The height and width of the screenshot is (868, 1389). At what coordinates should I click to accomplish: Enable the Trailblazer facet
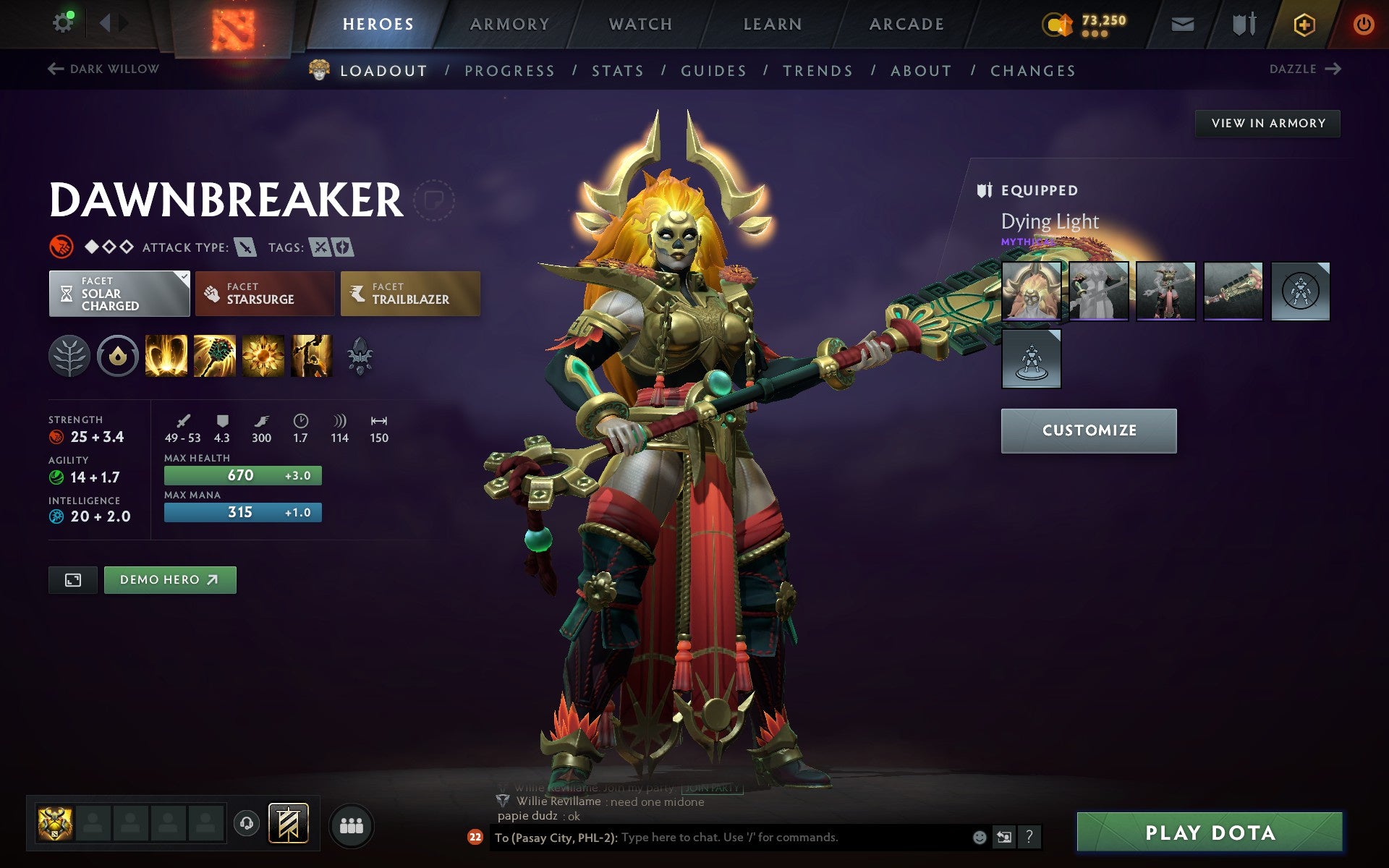410,293
